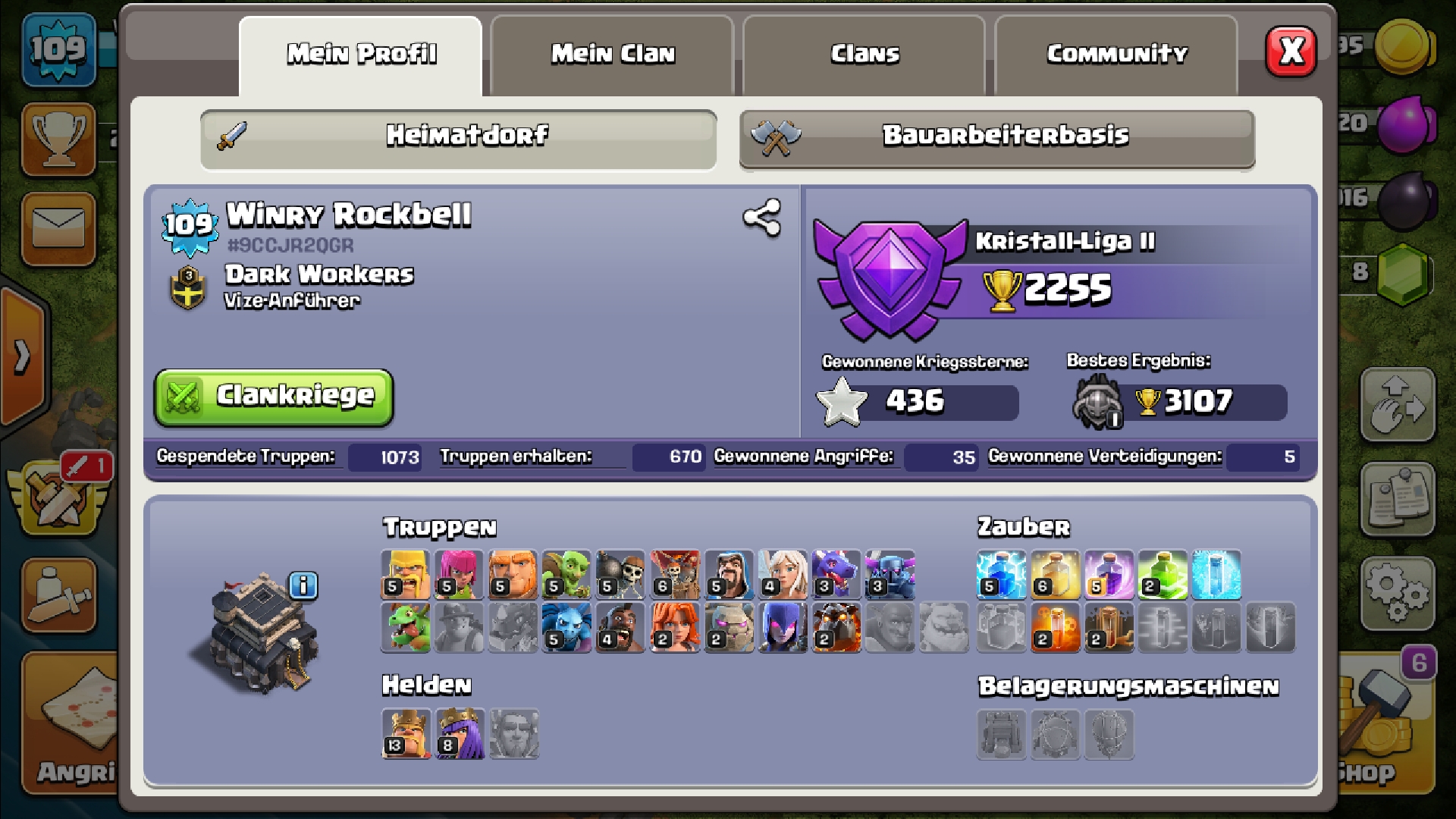Select the Community tab
Screen dimensions: 1456x819
pos(1116,55)
